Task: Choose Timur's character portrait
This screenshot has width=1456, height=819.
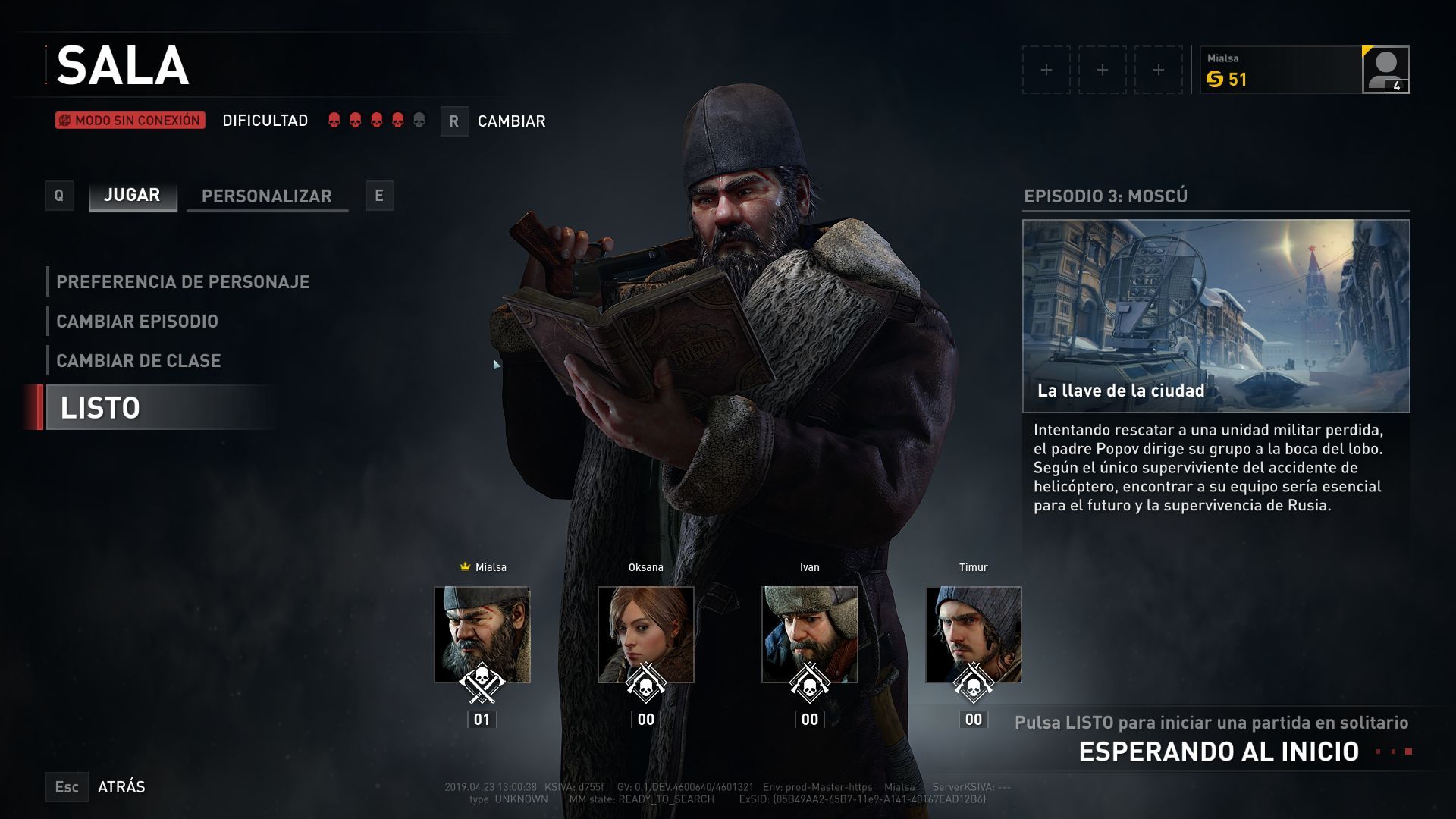Action: pyautogui.click(x=974, y=634)
